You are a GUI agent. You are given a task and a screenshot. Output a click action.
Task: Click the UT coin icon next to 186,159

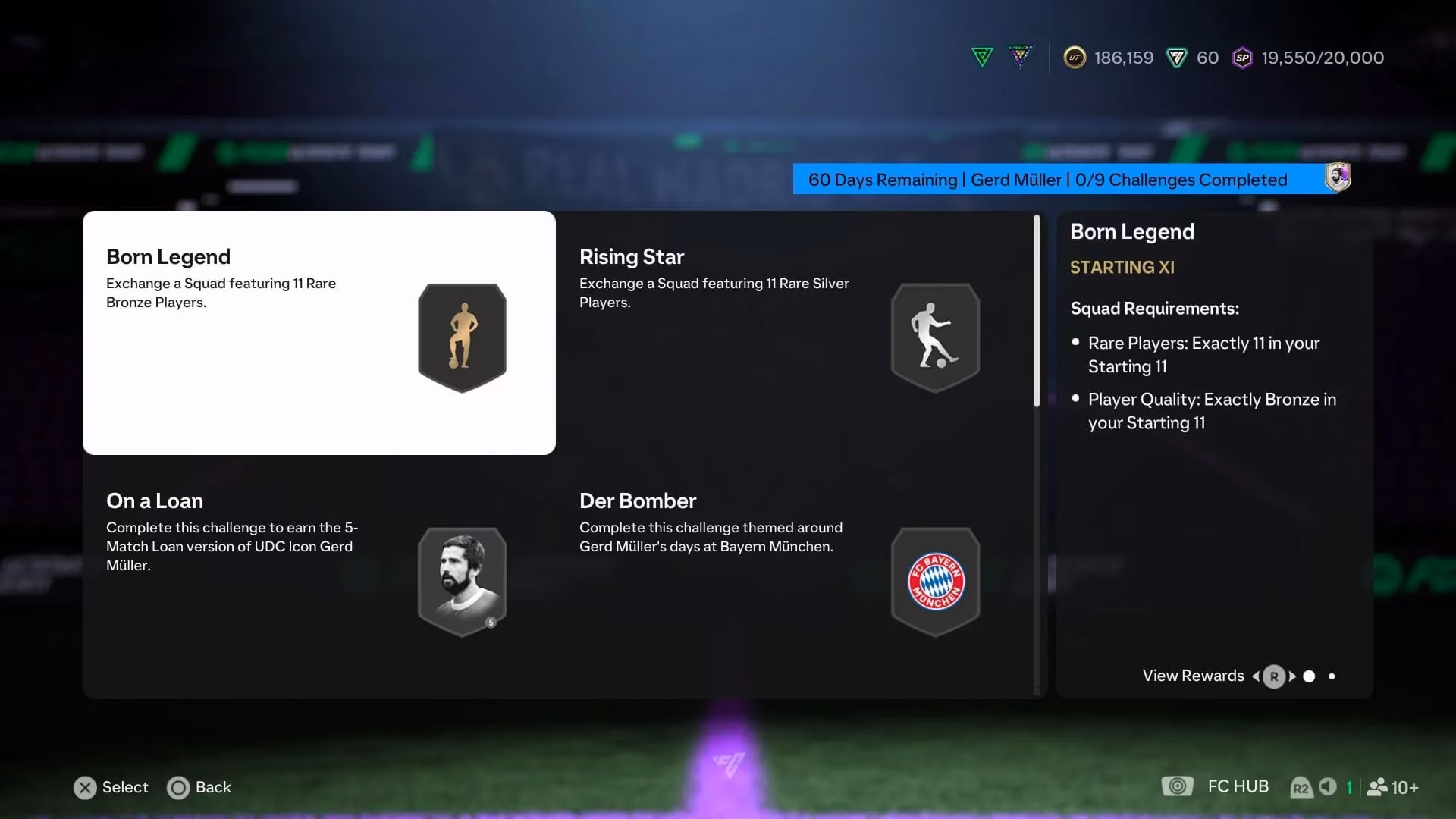[1075, 57]
